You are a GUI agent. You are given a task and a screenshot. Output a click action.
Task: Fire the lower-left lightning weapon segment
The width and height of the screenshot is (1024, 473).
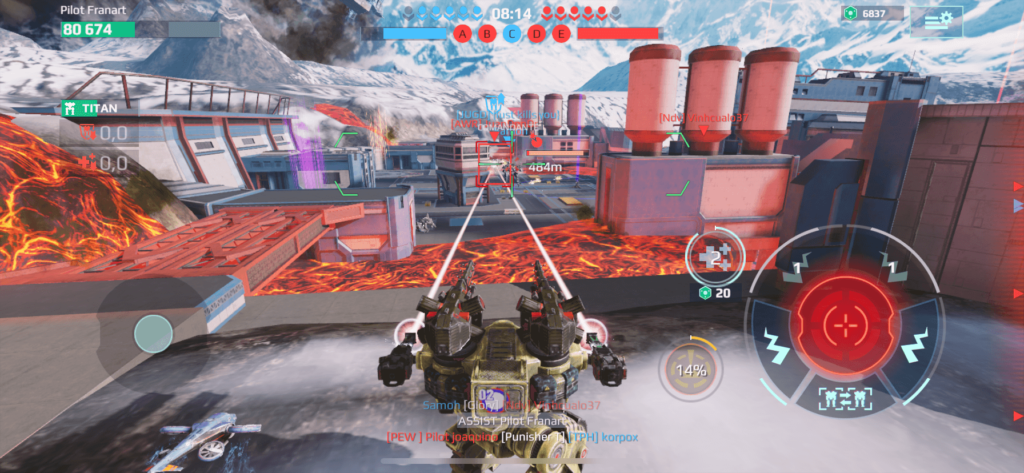click(x=775, y=345)
